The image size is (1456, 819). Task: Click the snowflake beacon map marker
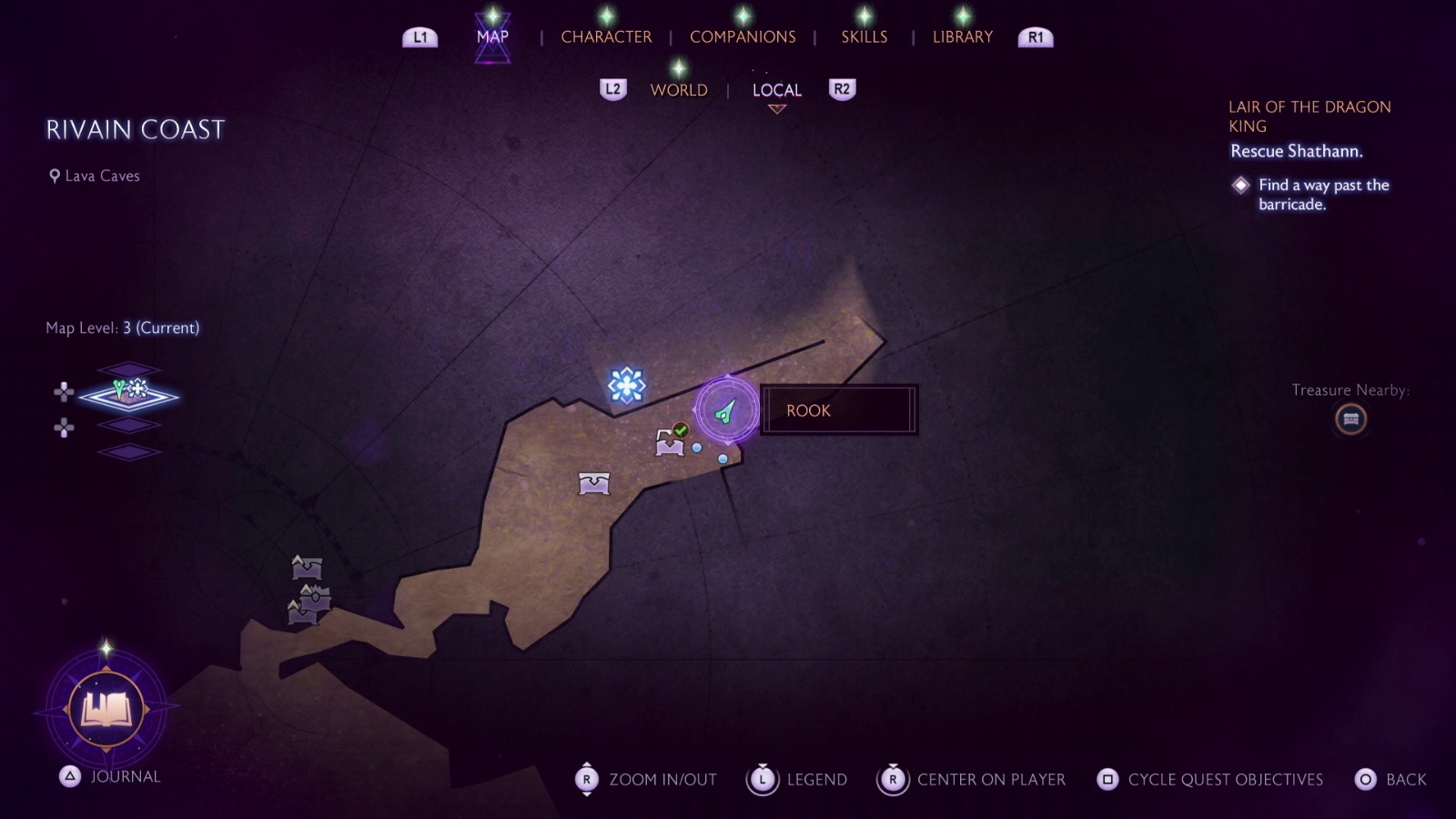pos(626,385)
